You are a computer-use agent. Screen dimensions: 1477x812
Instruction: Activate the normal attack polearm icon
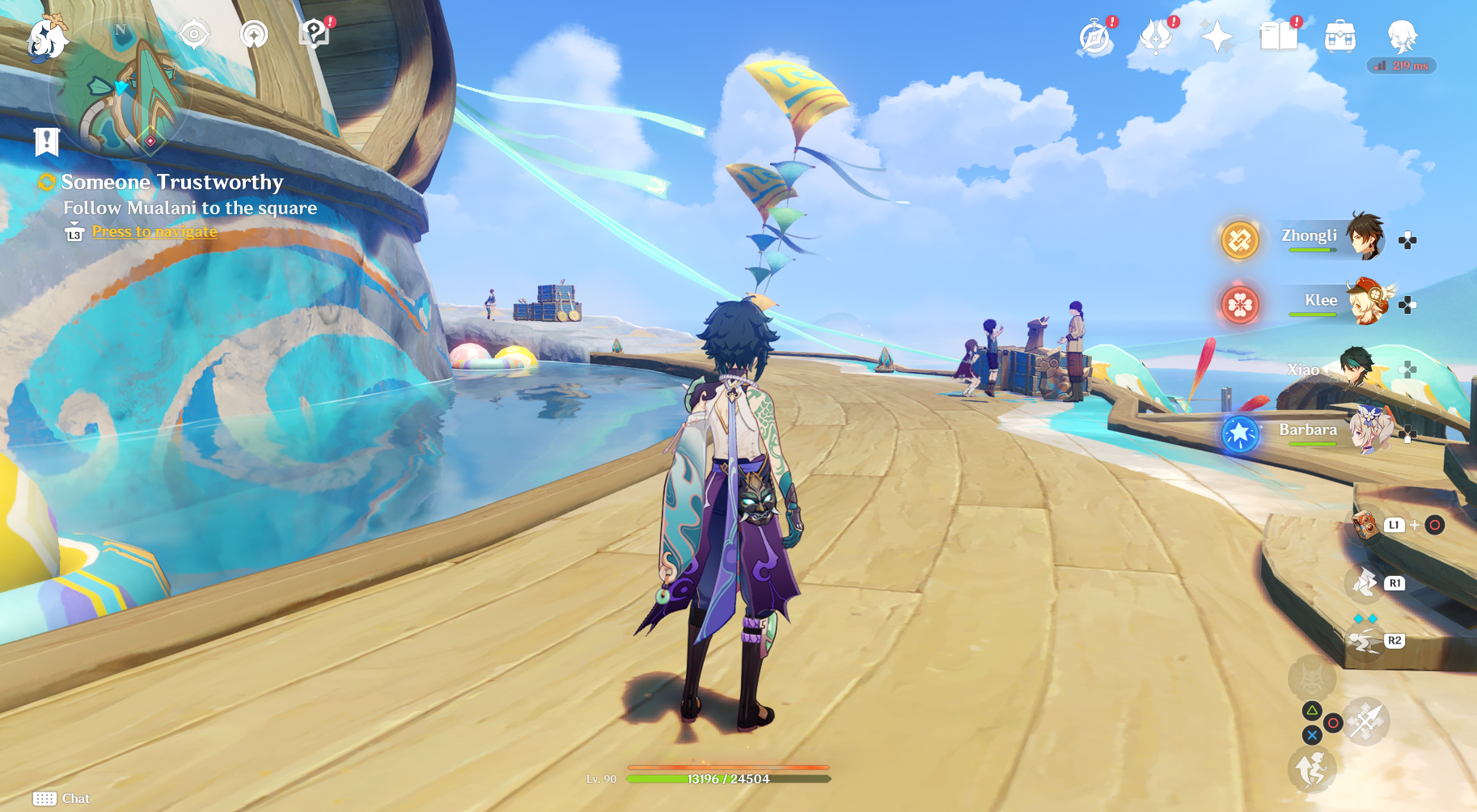pyautogui.click(x=1367, y=721)
